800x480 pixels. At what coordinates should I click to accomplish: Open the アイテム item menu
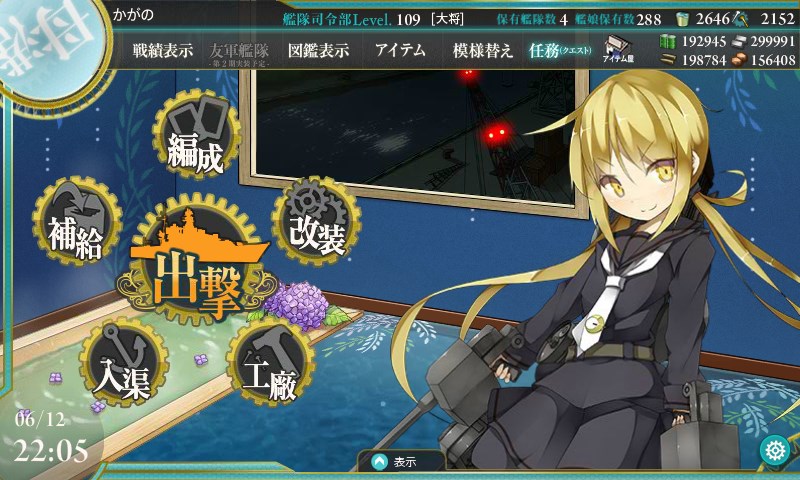point(399,51)
